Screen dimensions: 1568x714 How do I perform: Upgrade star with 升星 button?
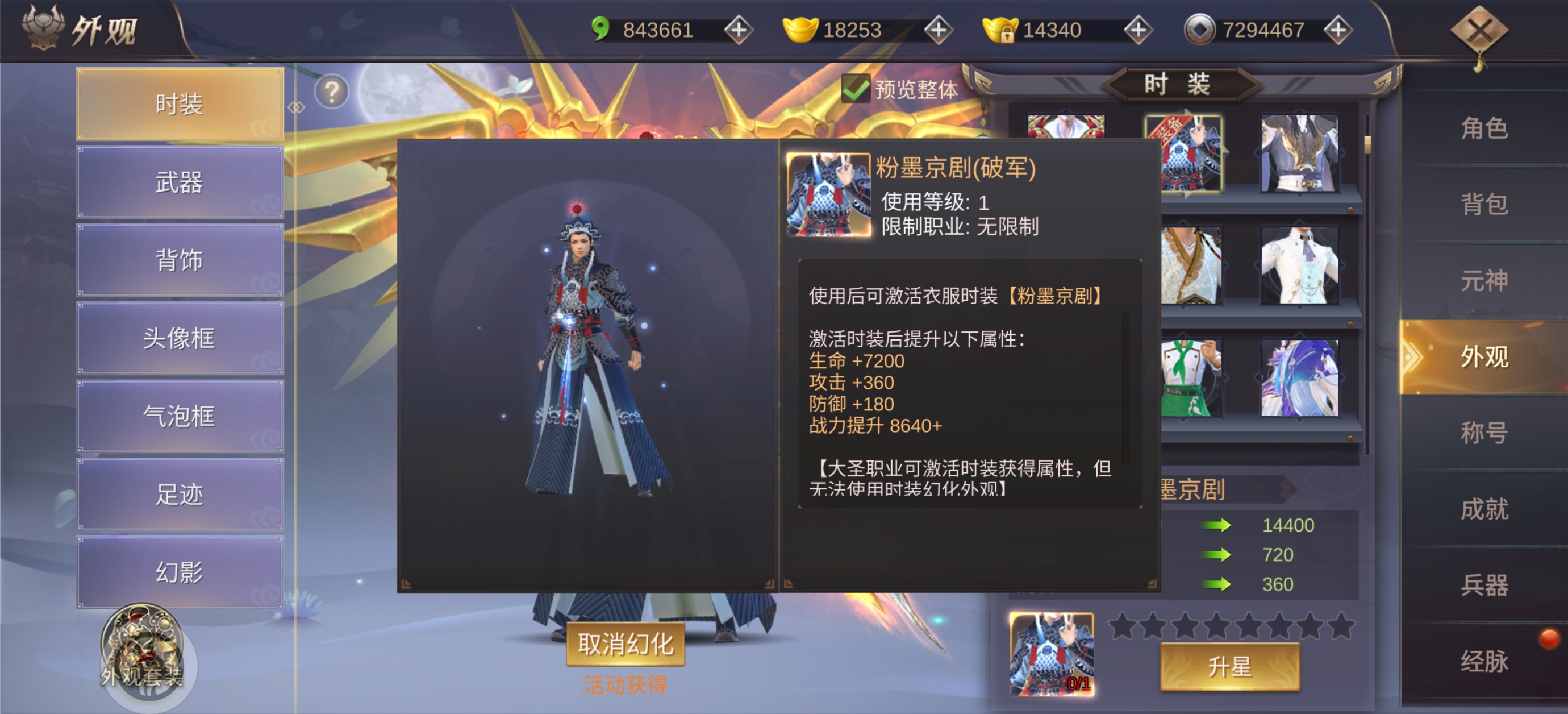1229,667
